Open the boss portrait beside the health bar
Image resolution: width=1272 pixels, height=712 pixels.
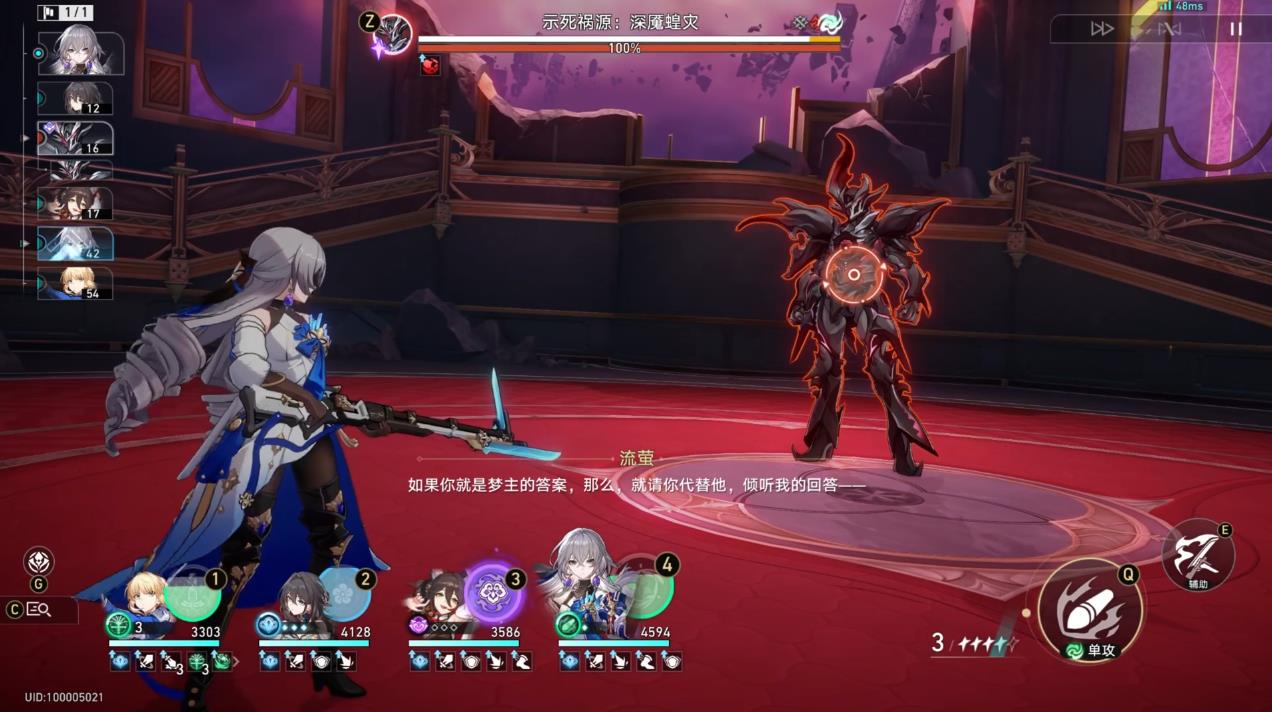coord(394,35)
